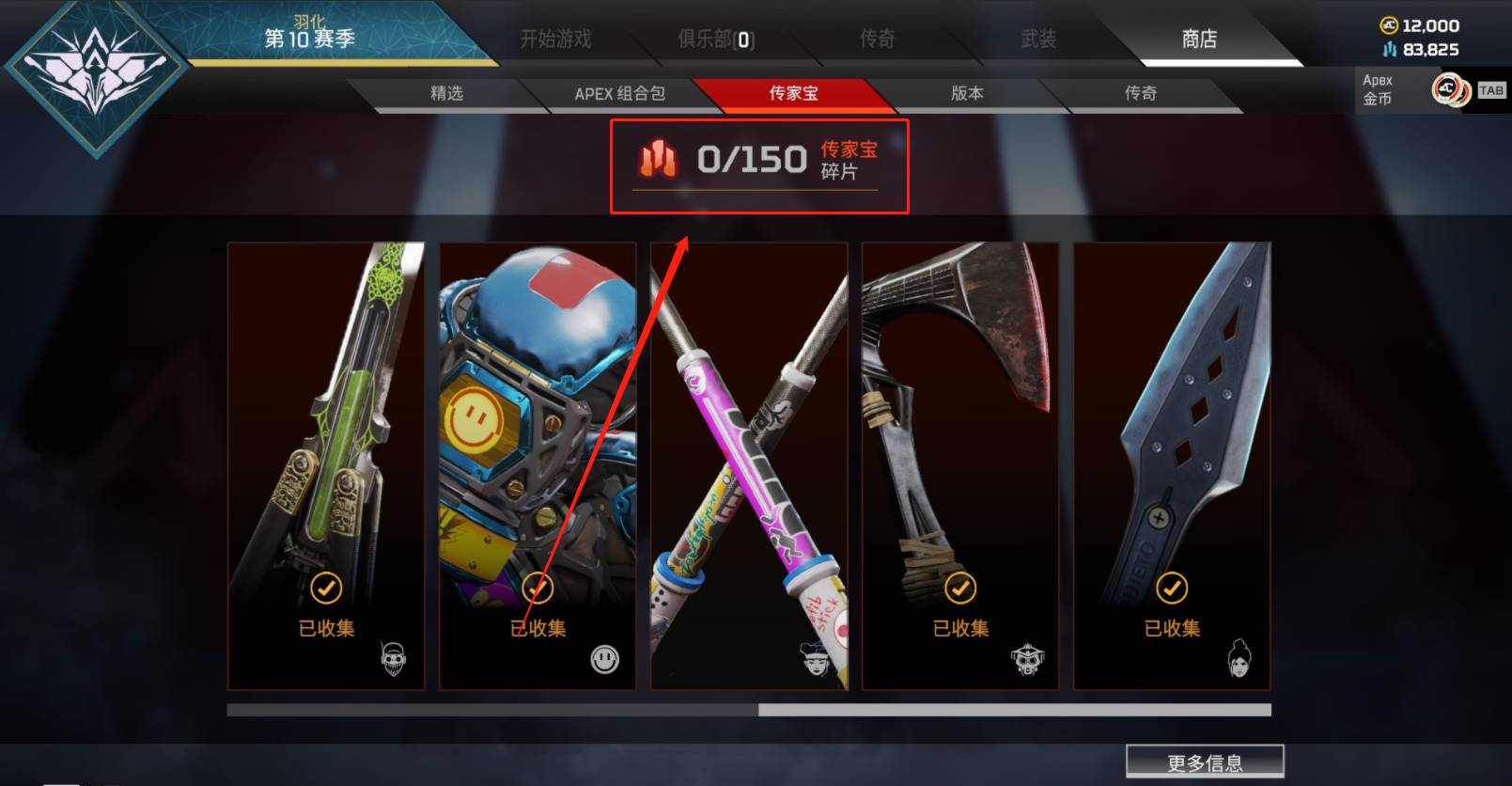Click the Loba legend icon on the blade card
This screenshot has width=1512, height=786.
click(1239, 658)
